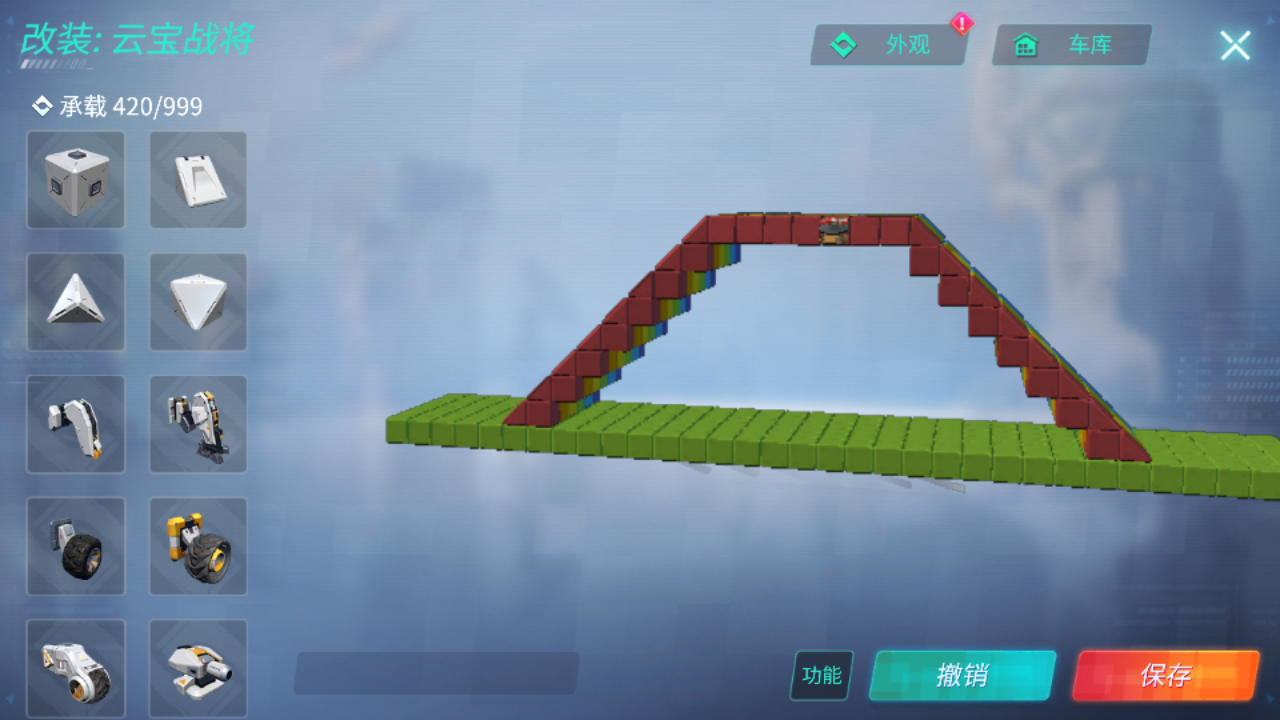Select the yellow mechanical joint part
Screen dimensions: 1280x720
198,424
